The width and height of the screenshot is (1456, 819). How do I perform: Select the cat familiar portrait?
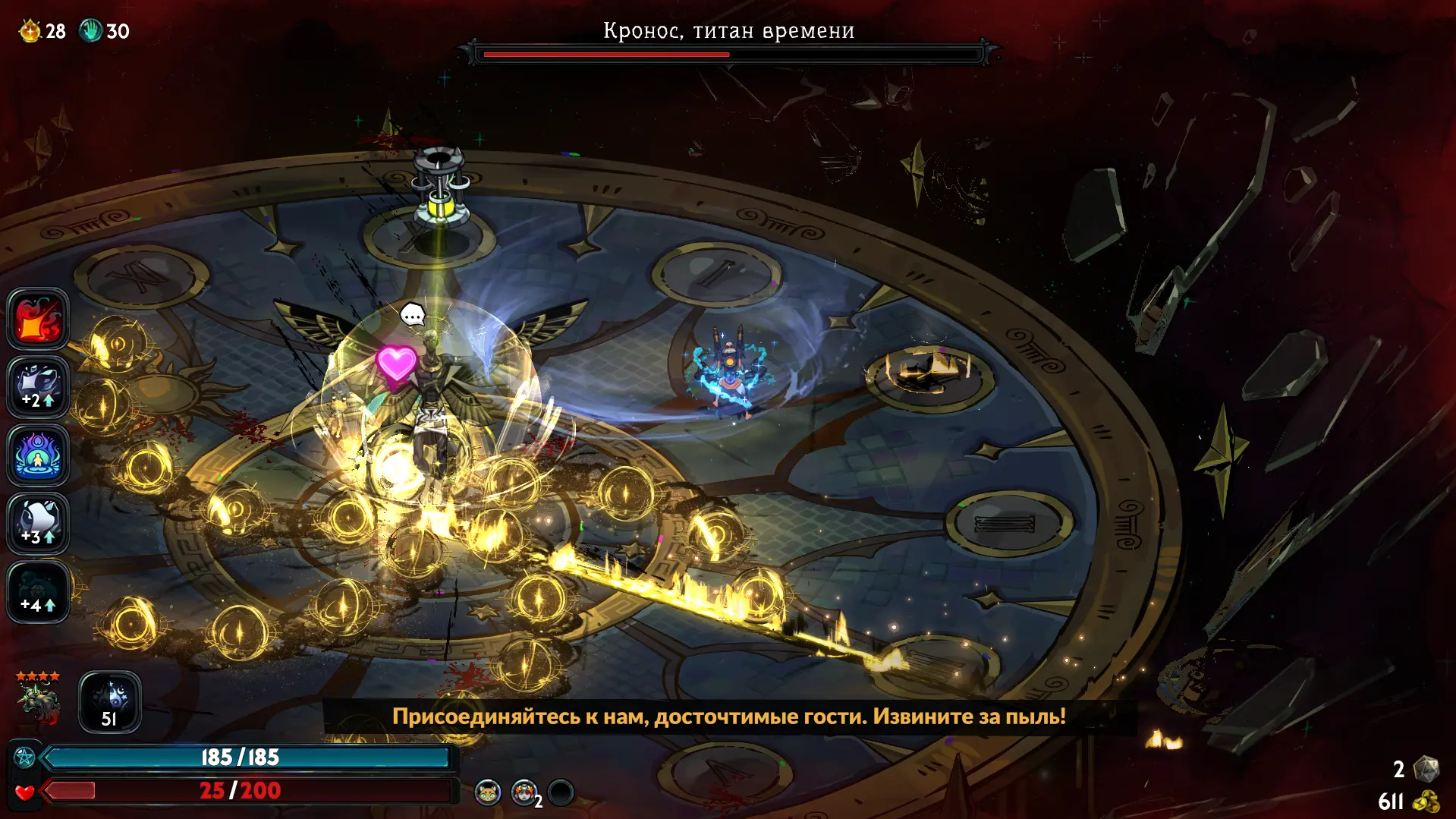[488, 792]
